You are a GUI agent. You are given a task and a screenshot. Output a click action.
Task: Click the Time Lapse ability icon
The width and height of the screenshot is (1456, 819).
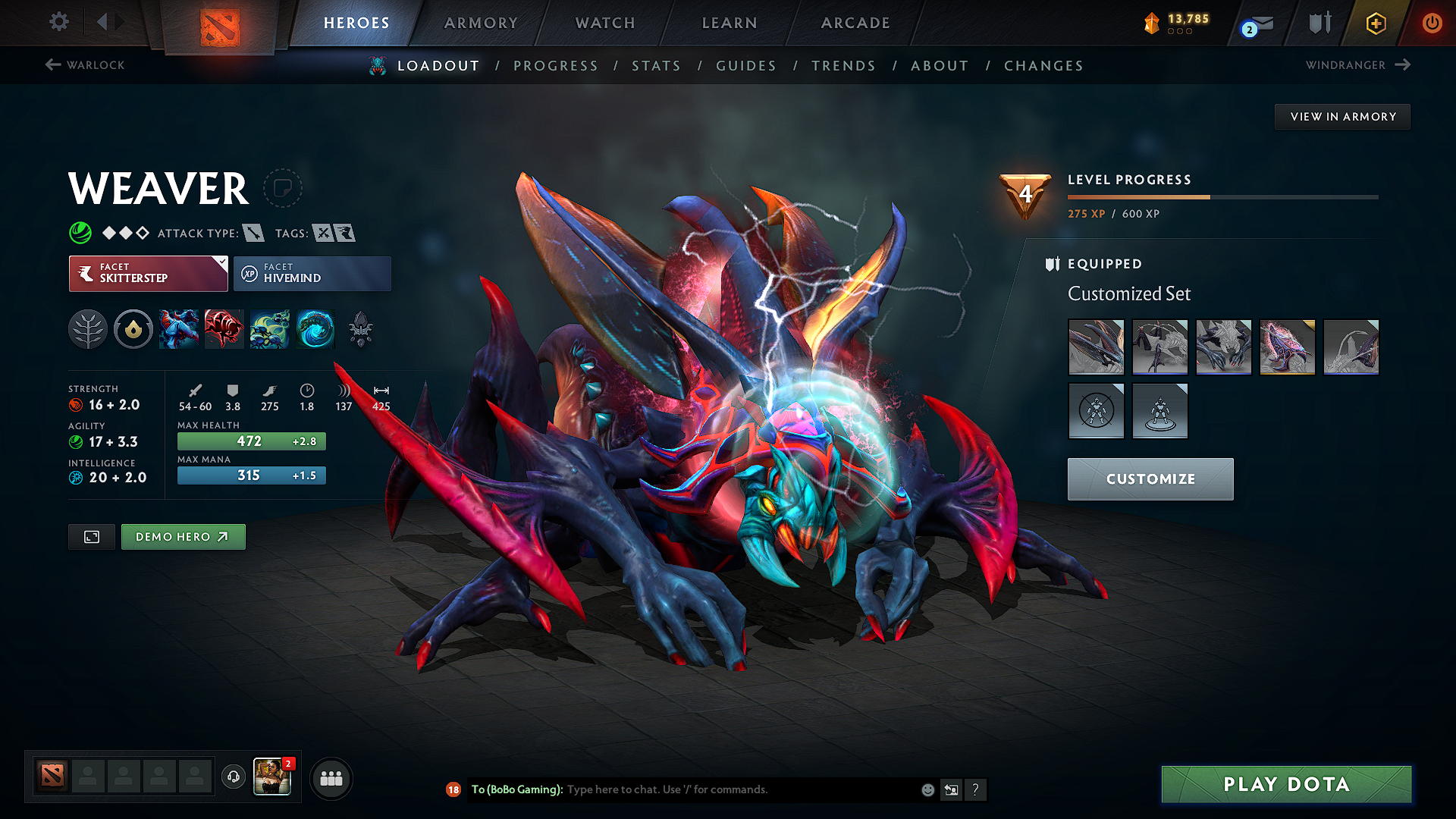315,329
